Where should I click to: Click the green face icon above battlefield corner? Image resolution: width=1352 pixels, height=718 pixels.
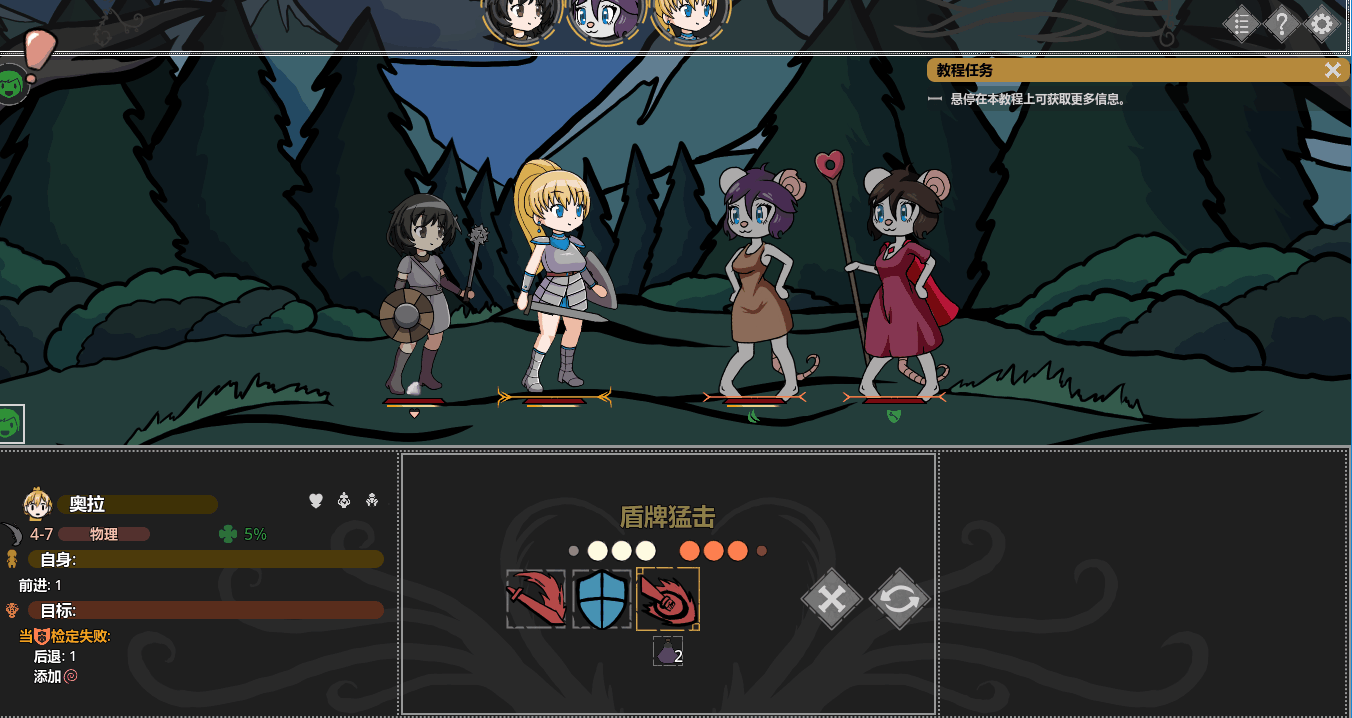coord(11,84)
